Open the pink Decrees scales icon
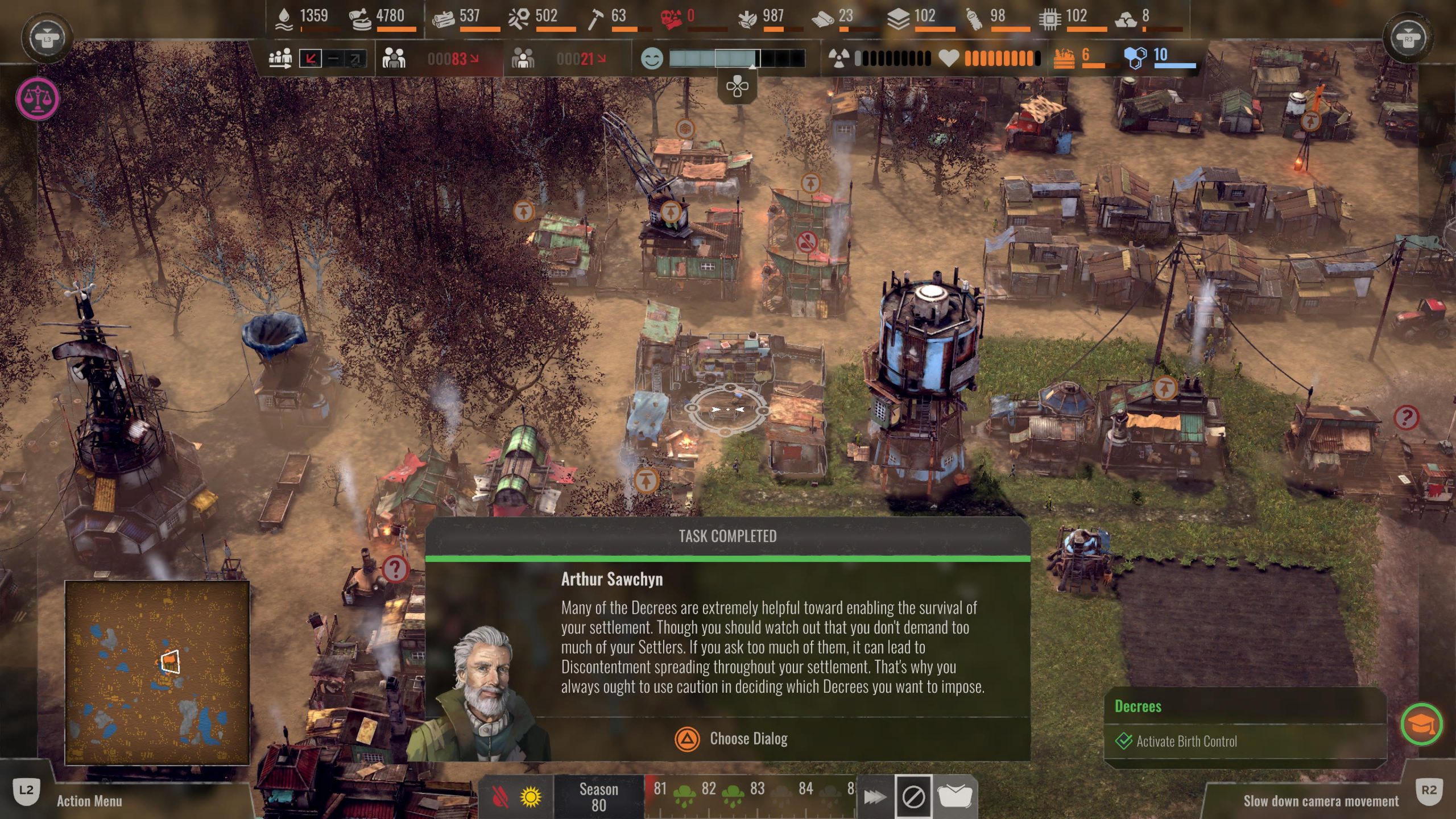 (x=38, y=98)
